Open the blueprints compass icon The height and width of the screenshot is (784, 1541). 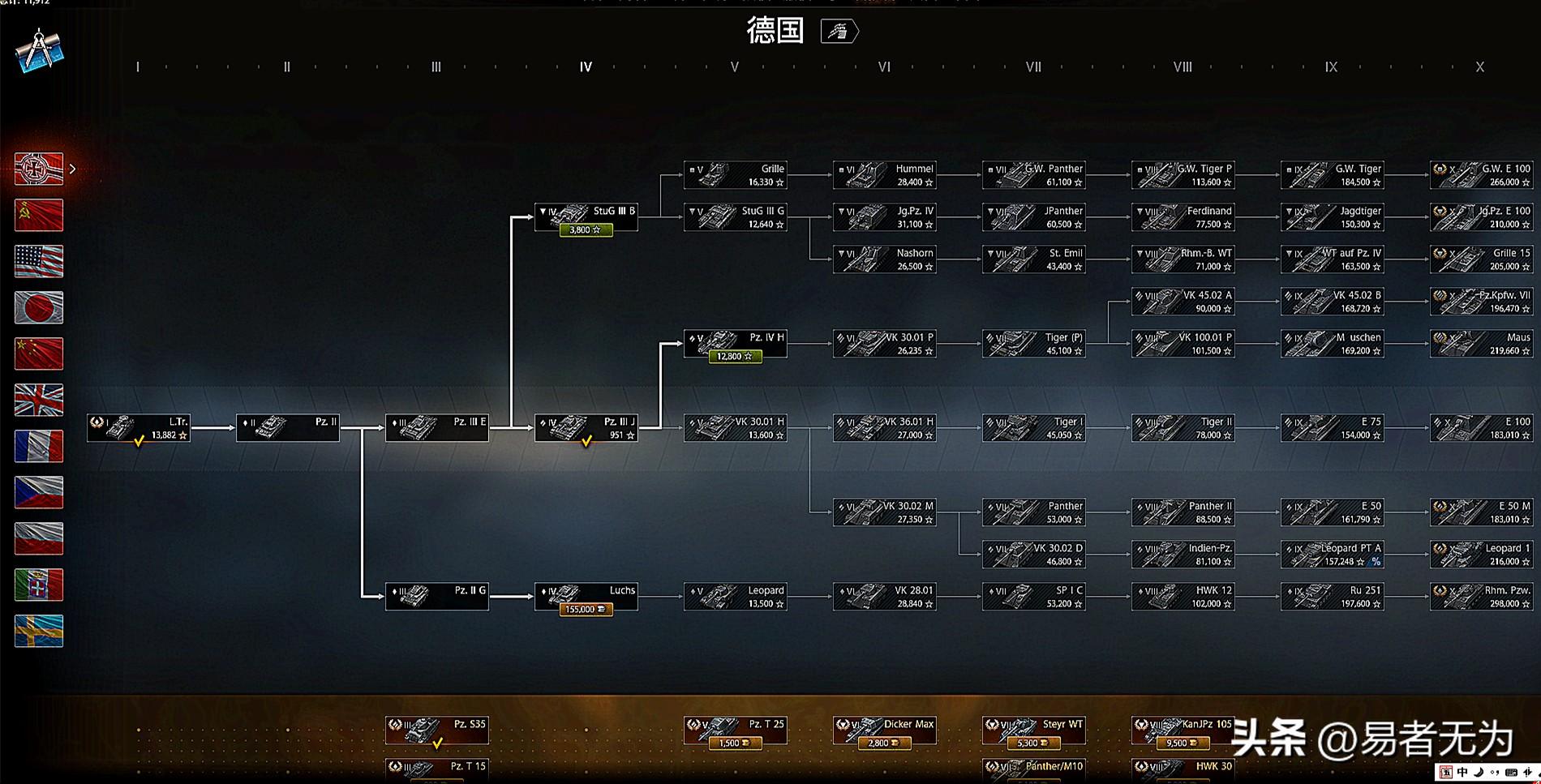[39, 50]
